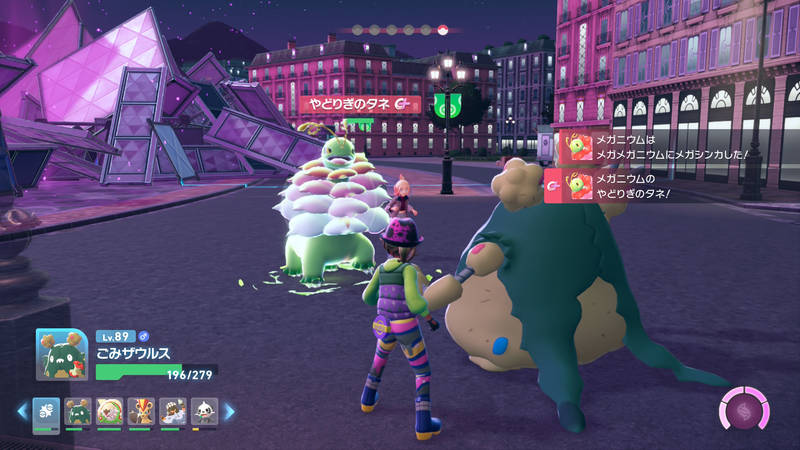This screenshot has height=450, width=800.
Task: Switch to the lion Pokémon with fiery mane
Action: click(140, 411)
